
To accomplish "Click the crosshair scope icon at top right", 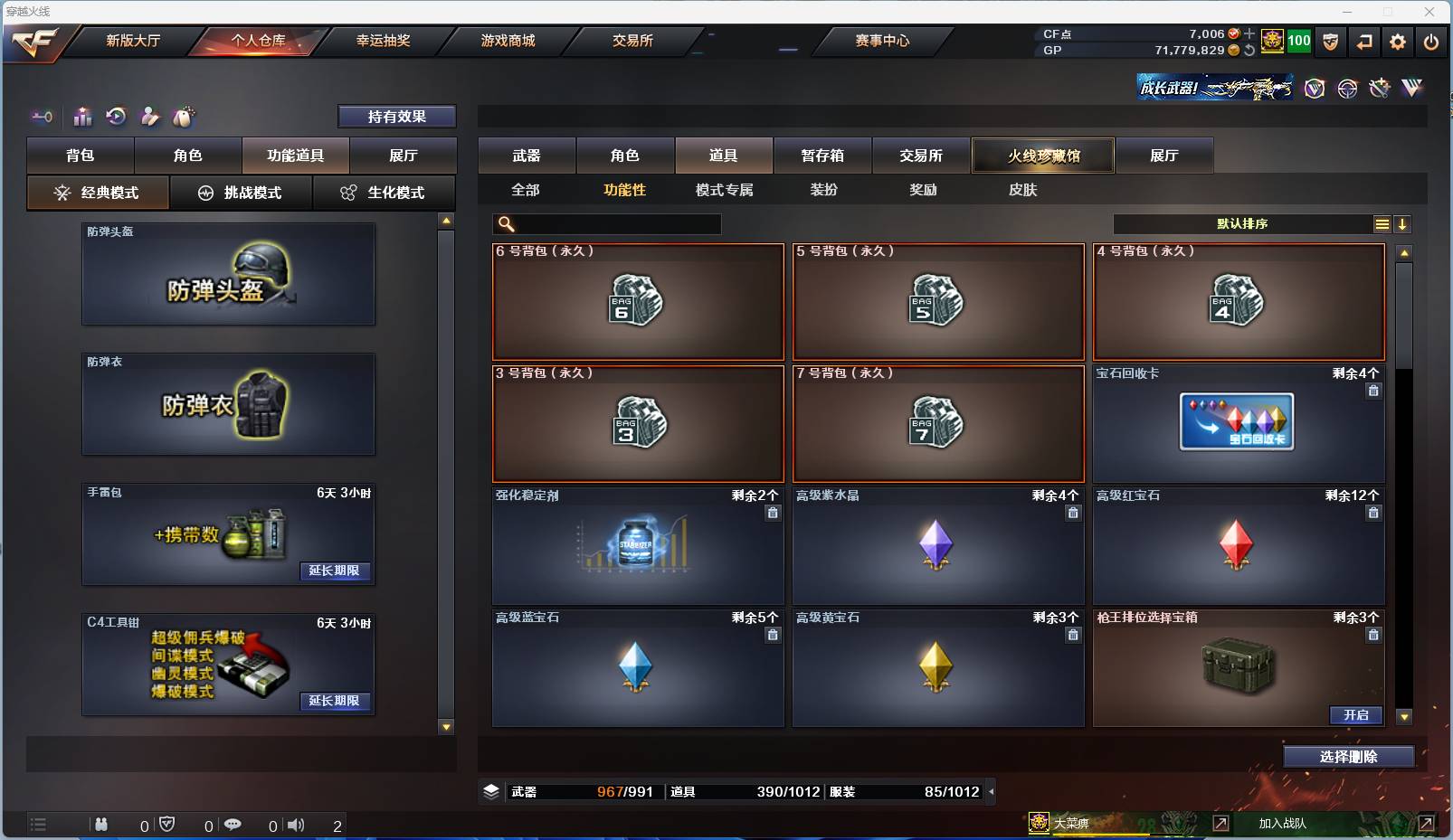I will point(1347,88).
